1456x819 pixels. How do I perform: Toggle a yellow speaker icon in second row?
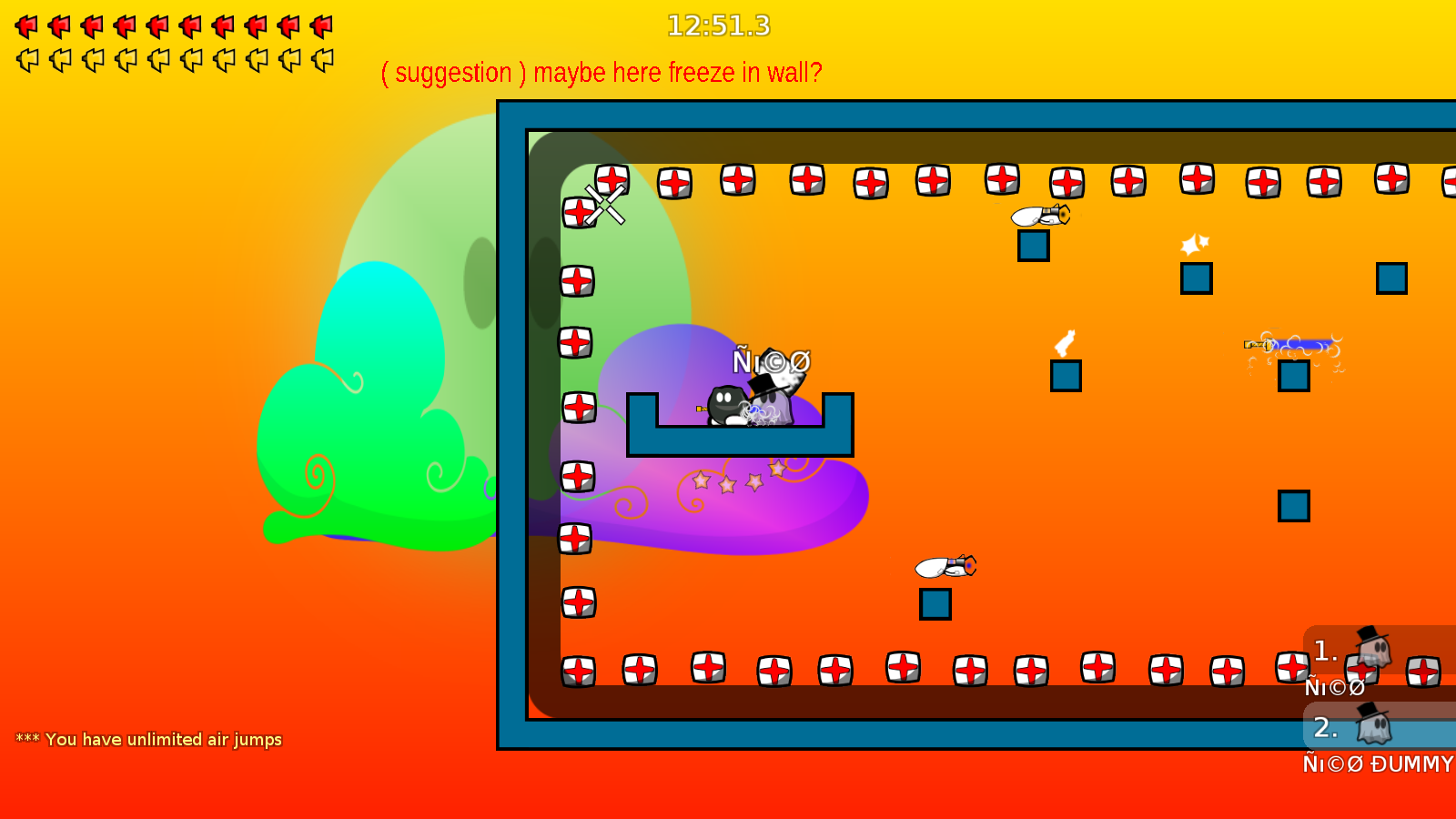[x=25, y=59]
